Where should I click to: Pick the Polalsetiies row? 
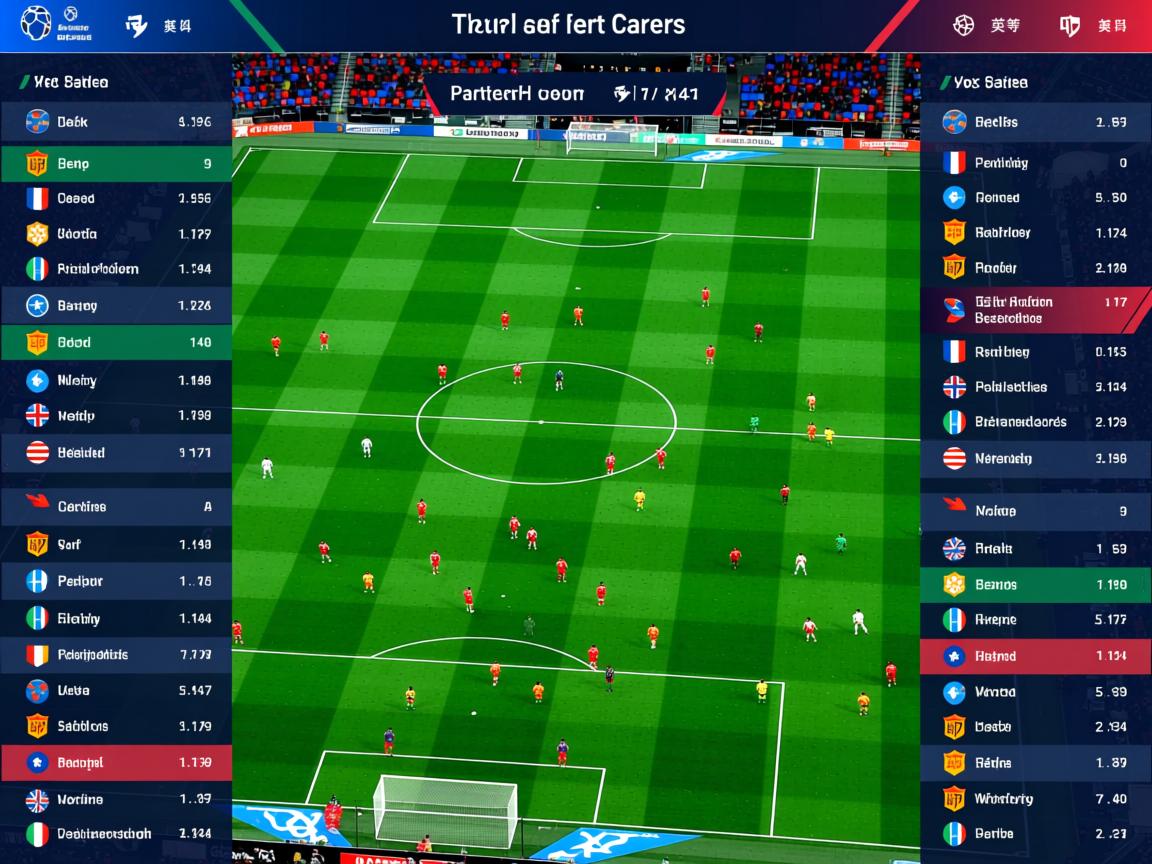coord(1036,387)
